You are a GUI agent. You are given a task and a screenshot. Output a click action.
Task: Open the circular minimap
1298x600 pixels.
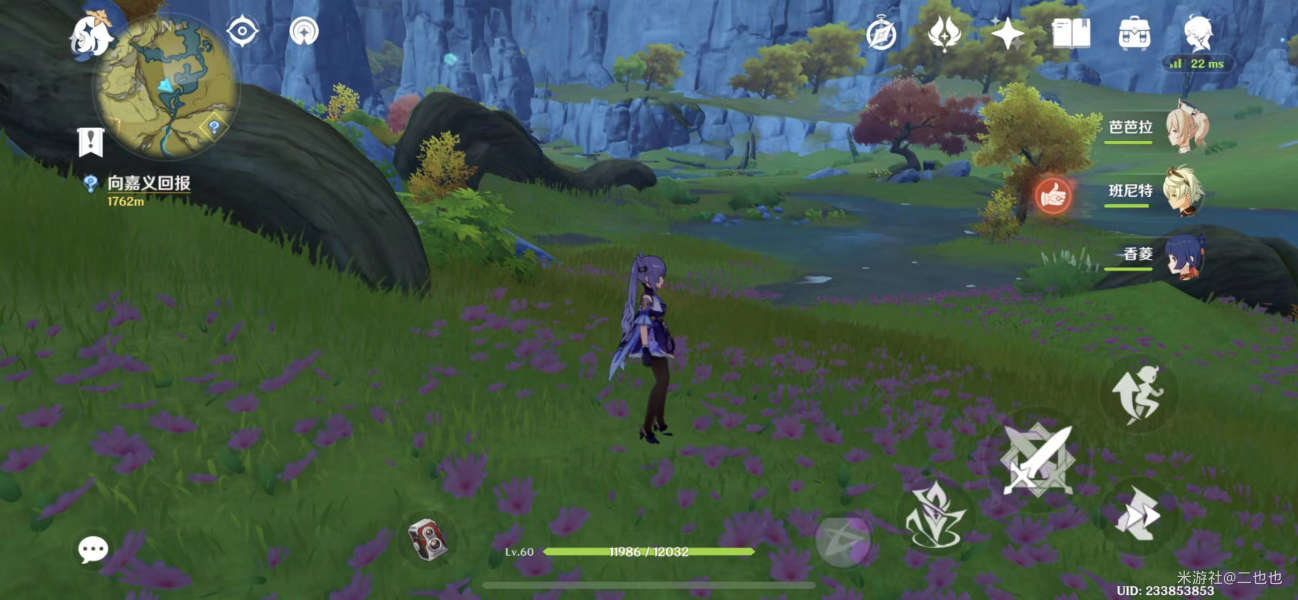coord(166,88)
